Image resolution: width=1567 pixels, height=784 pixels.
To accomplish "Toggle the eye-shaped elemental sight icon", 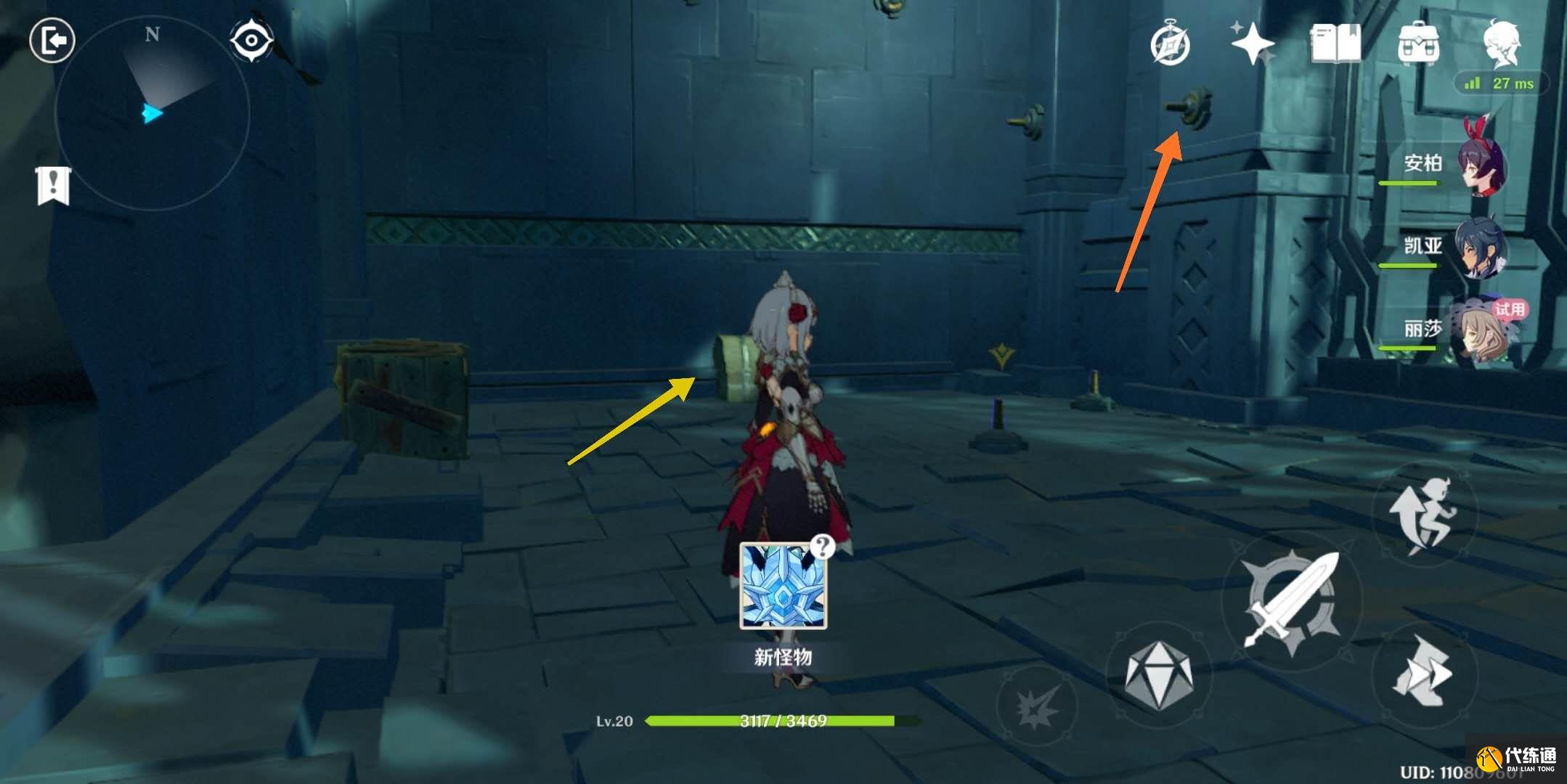I will pyautogui.click(x=251, y=40).
